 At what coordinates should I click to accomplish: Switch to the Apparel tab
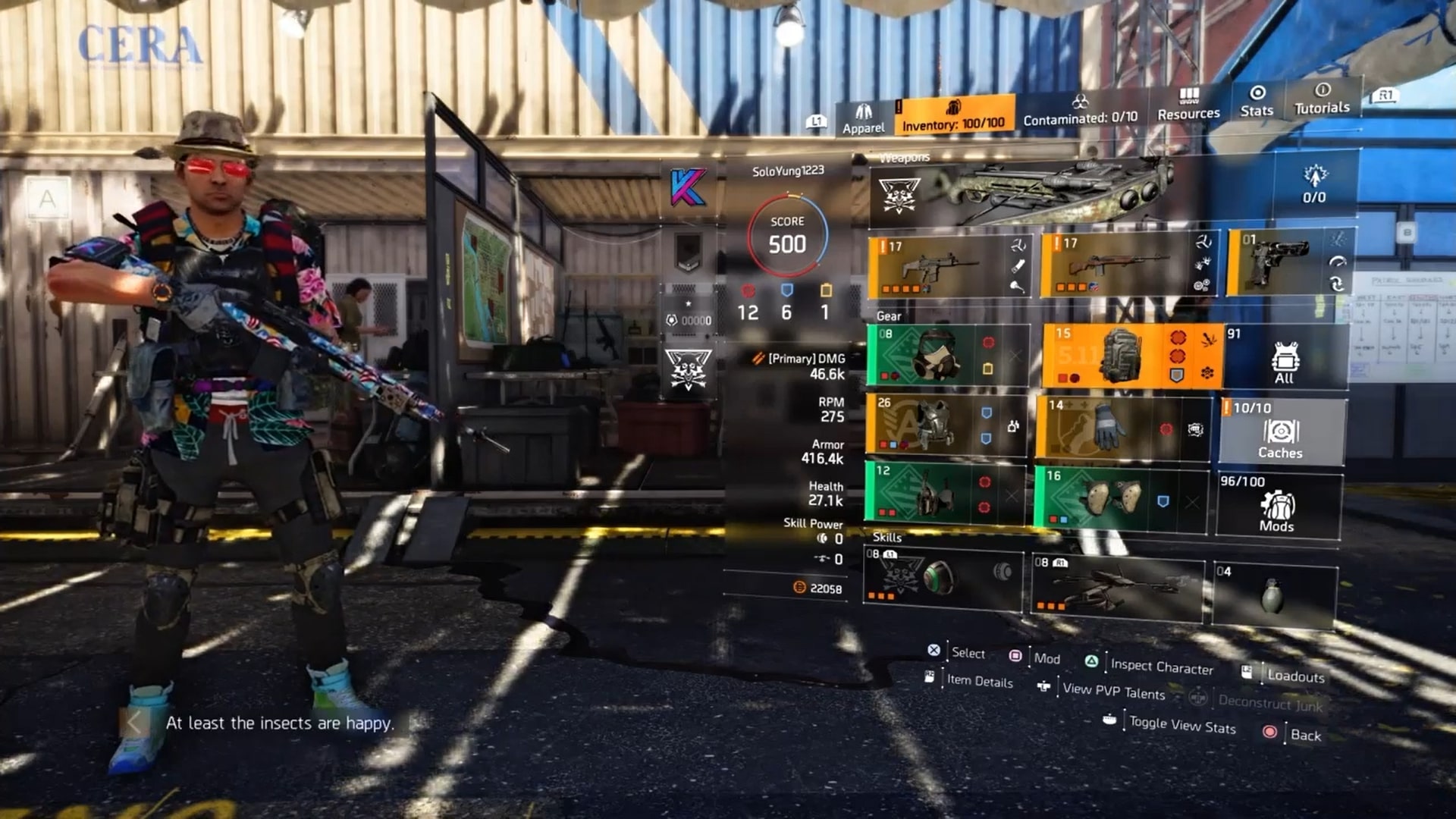tap(864, 118)
